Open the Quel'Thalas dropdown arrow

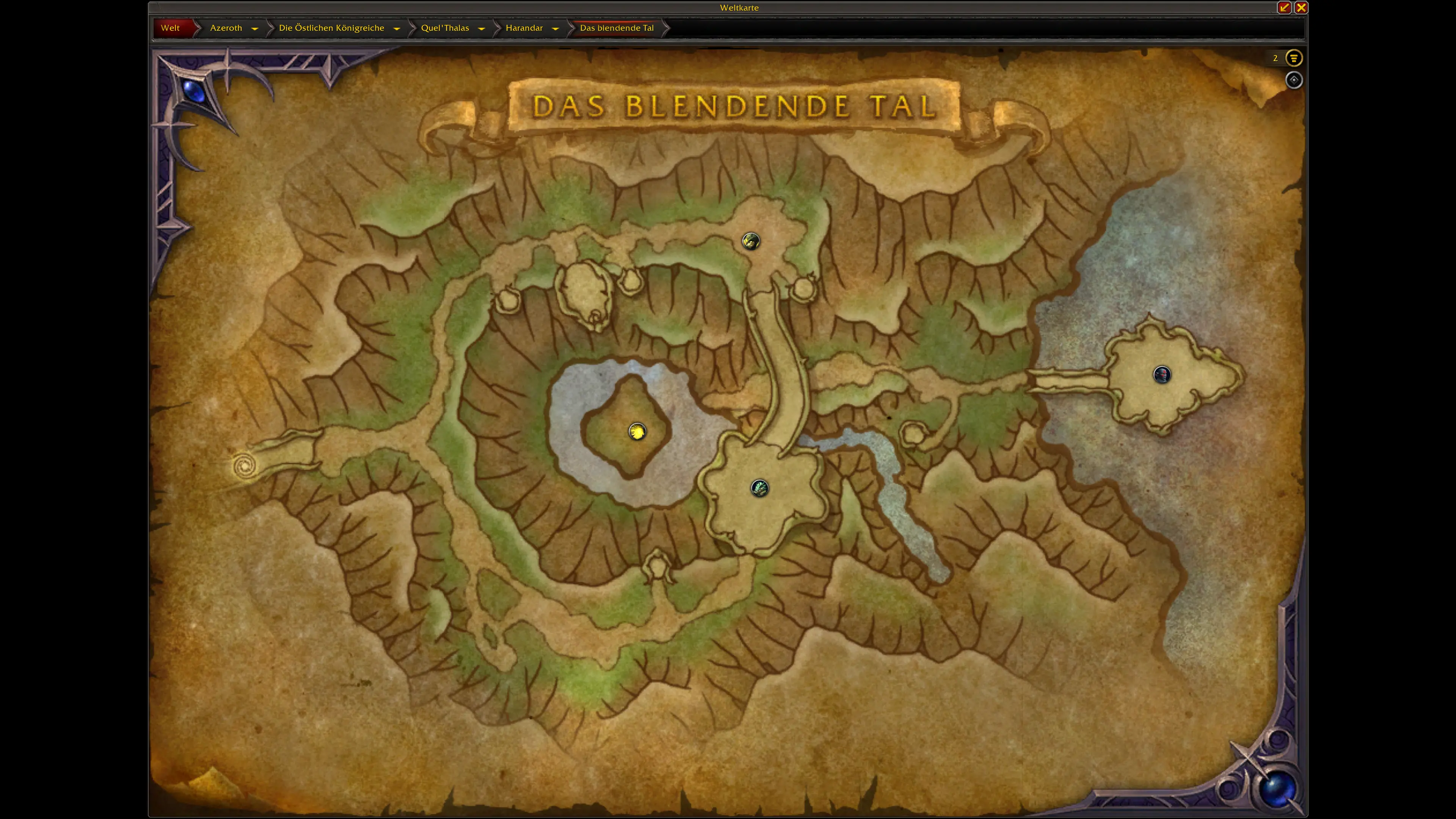[482, 28]
